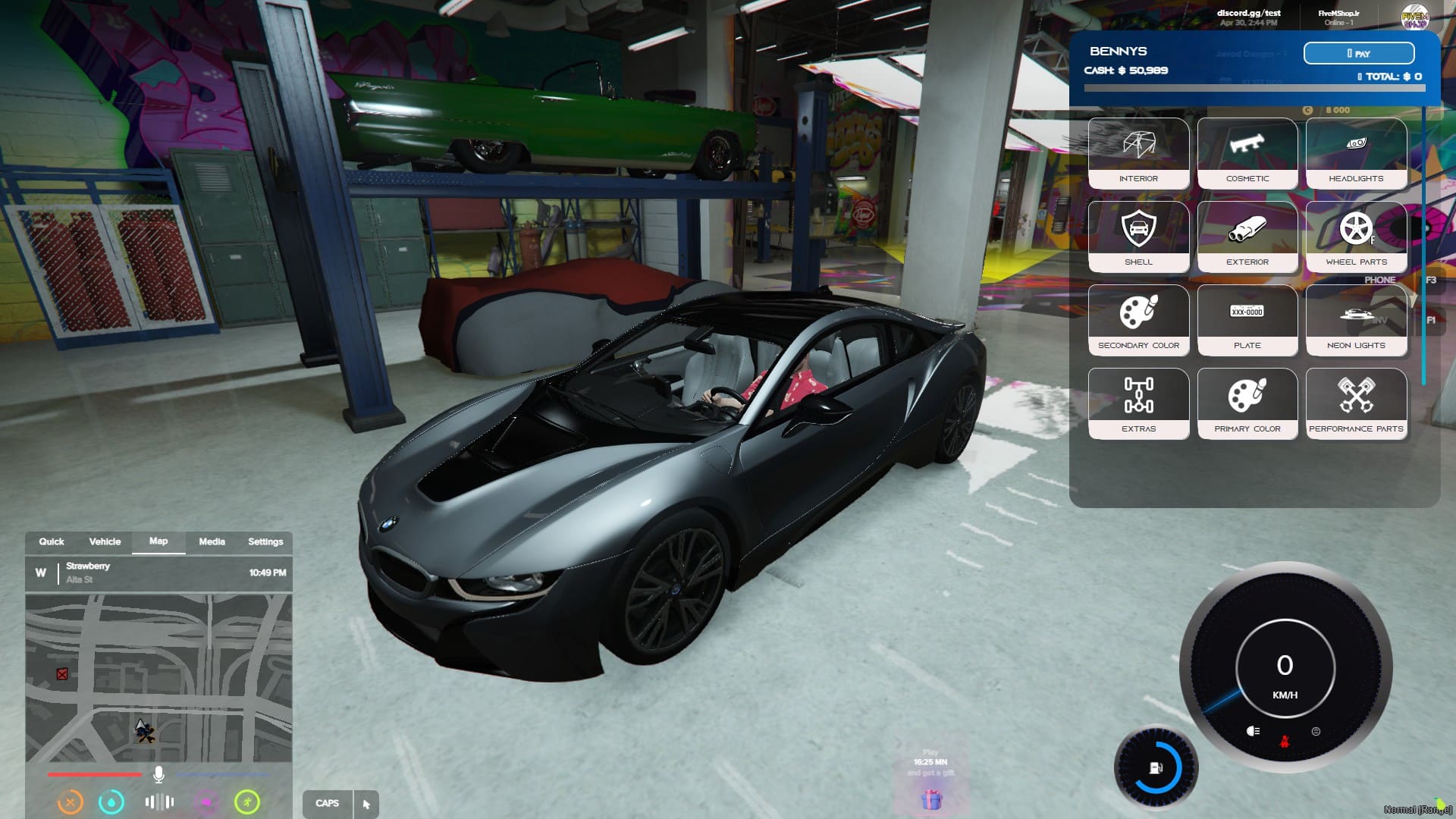Open the Exterior parts menu
This screenshot has height=819, width=1456.
[x=1247, y=237]
